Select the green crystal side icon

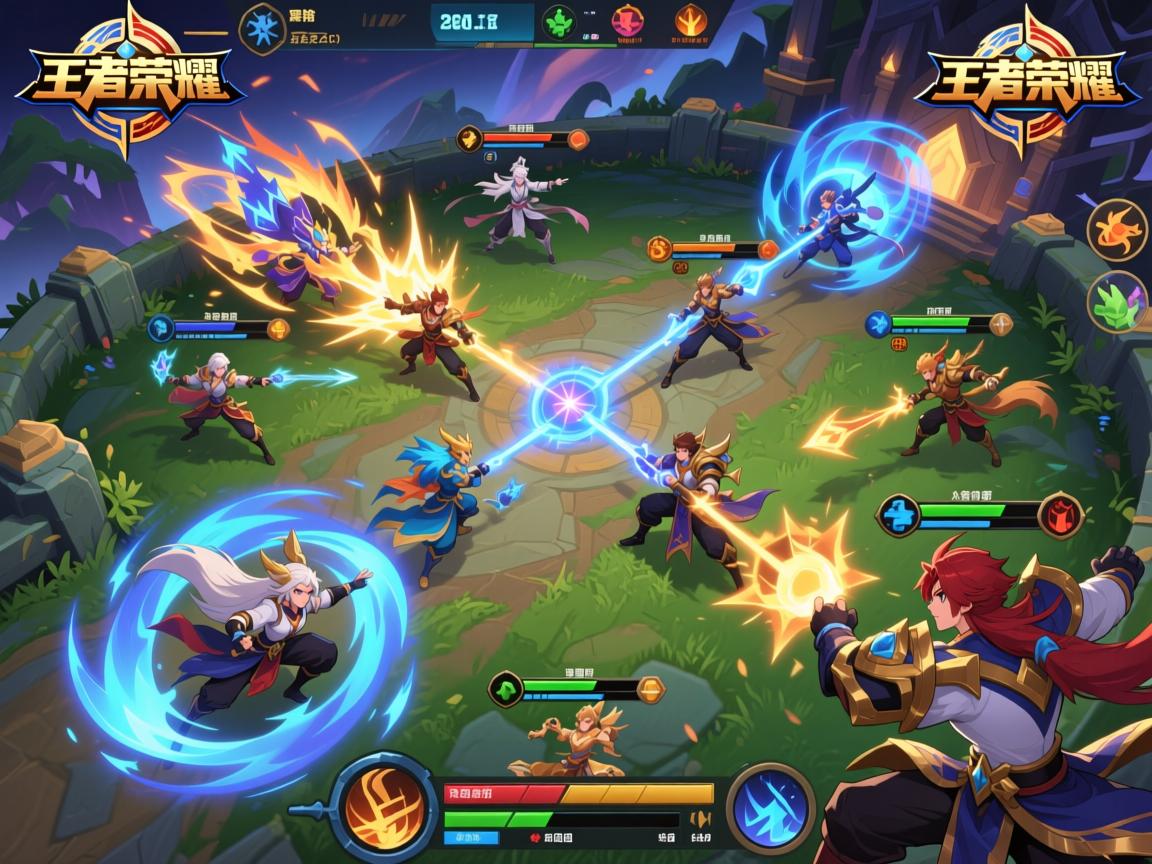coord(1116,301)
